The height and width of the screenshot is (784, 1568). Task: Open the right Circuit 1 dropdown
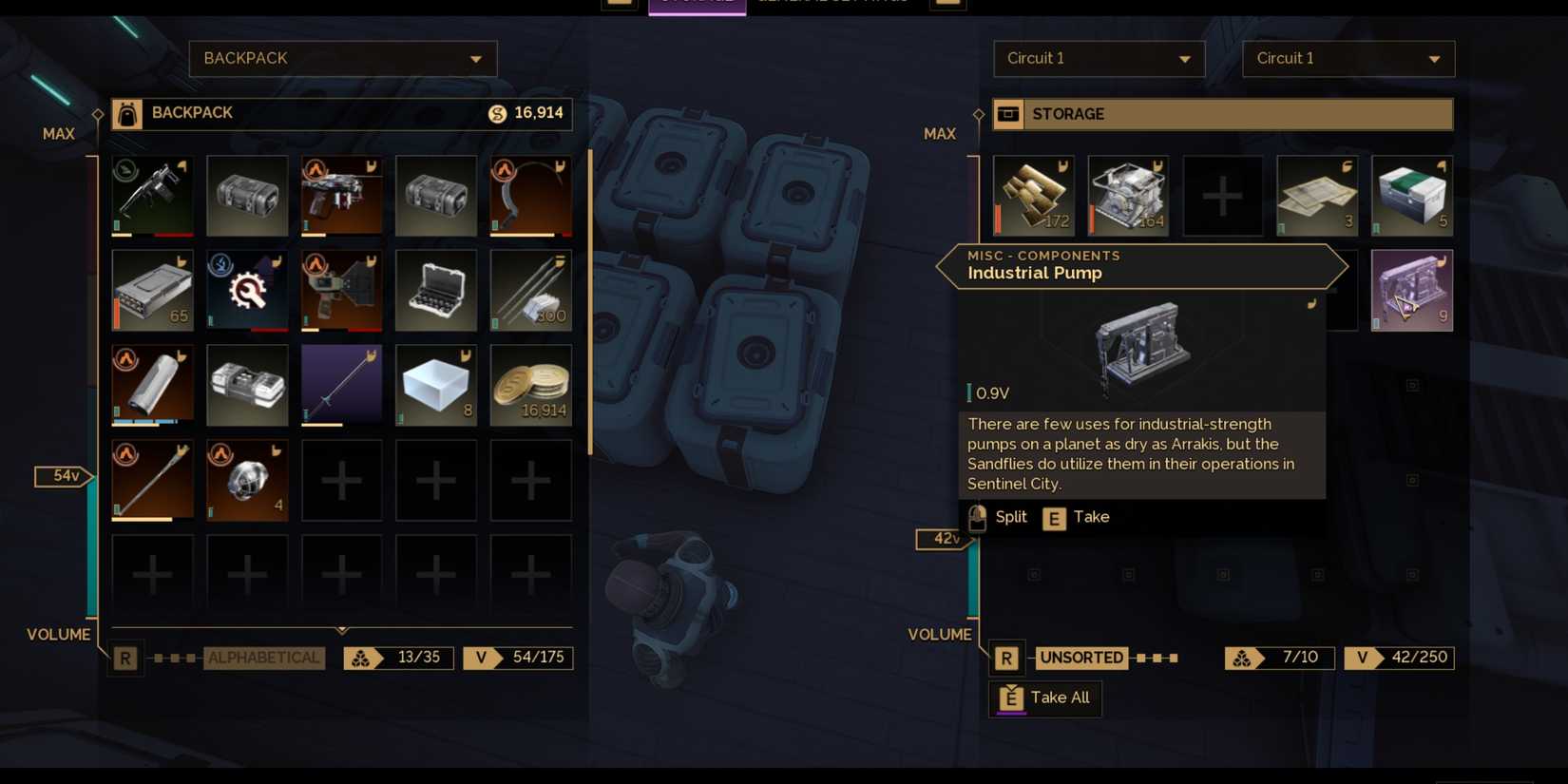(x=1348, y=58)
